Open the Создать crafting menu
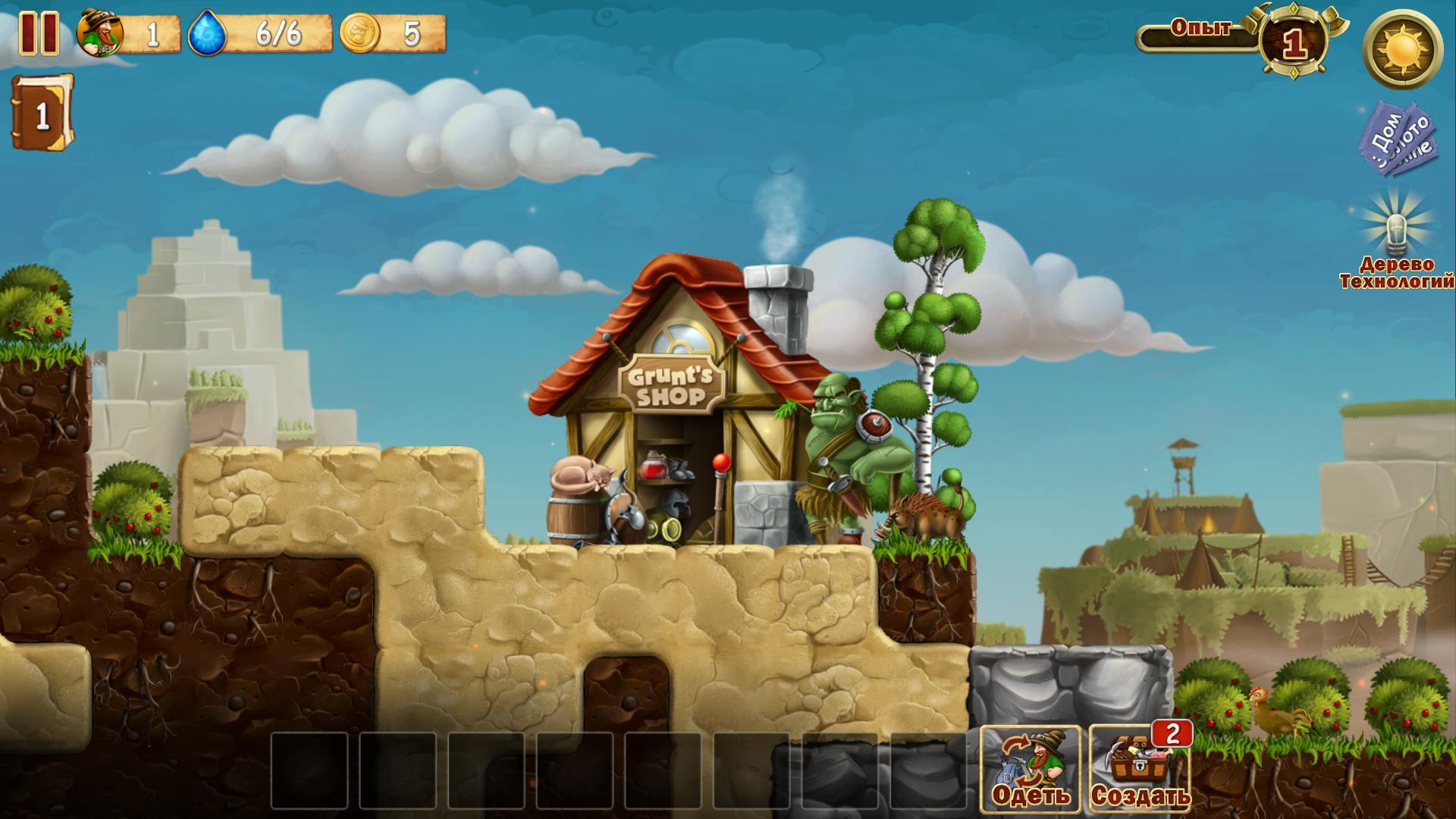The height and width of the screenshot is (819, 1456). pos(1140,768)
